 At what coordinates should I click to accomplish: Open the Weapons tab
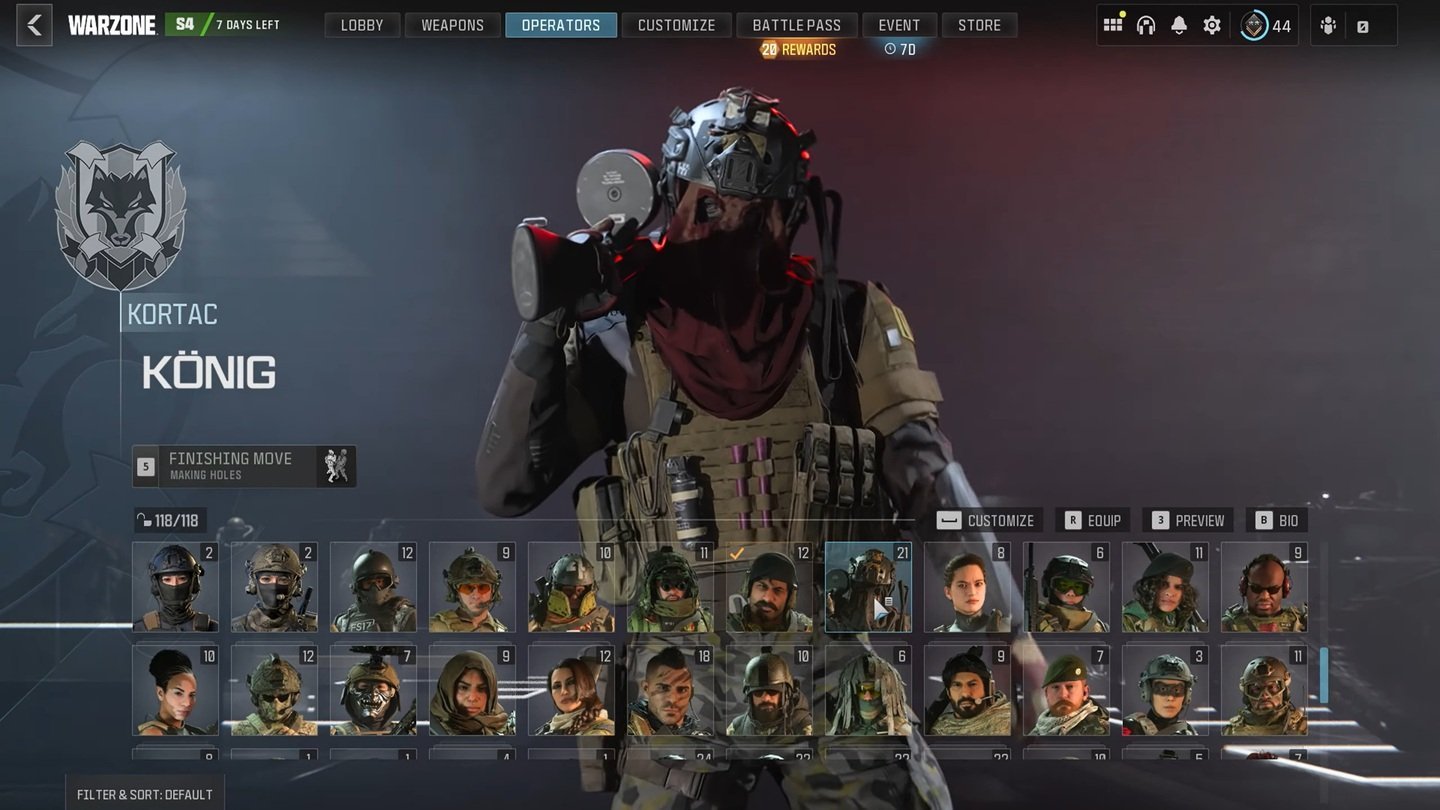click(x=452, y=25)
